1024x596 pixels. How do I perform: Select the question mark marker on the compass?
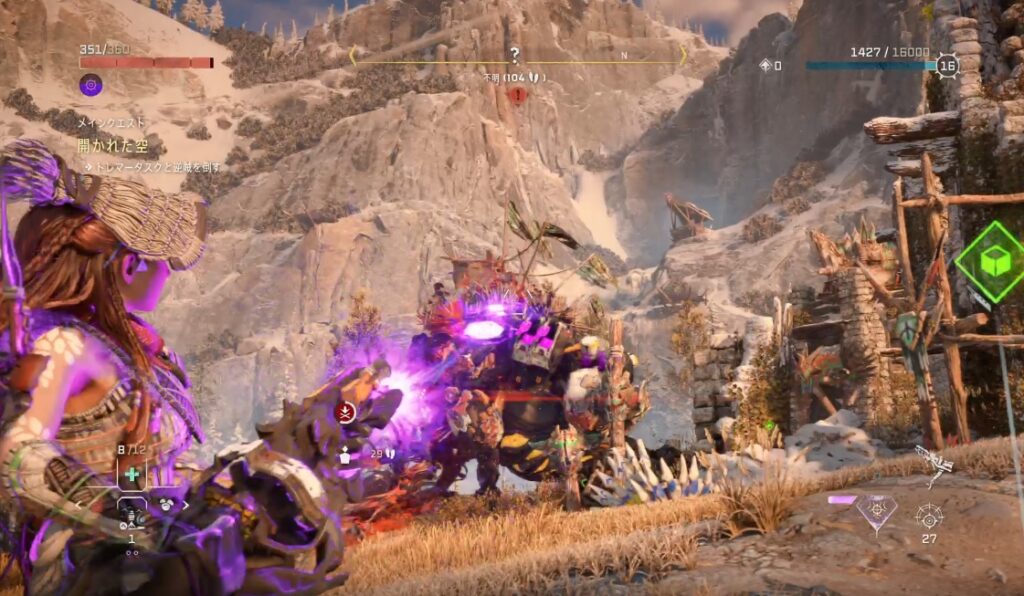[x=515, y=55]
